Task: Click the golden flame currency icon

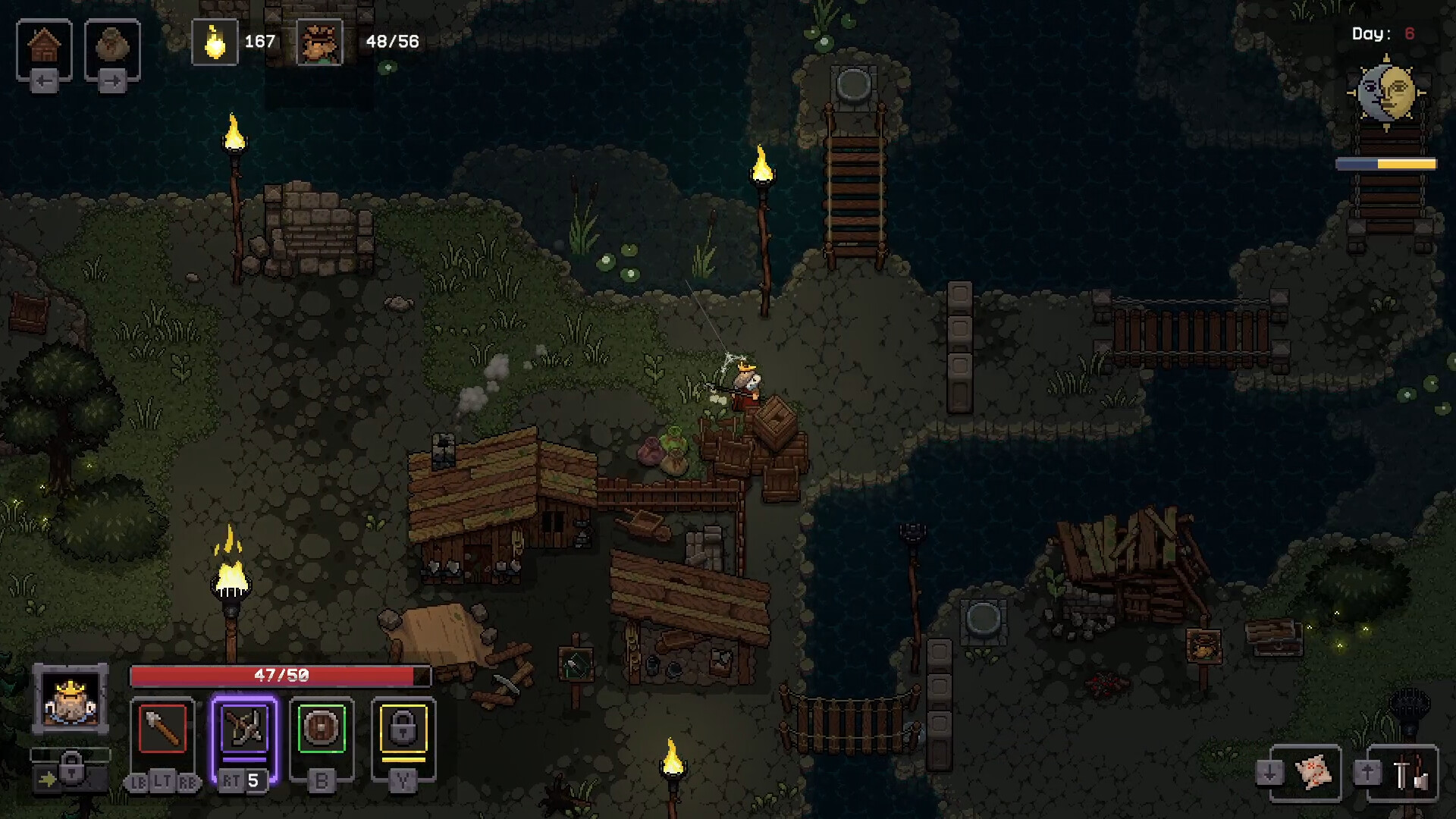Action: pyautogui.click(x=215, y=42)
